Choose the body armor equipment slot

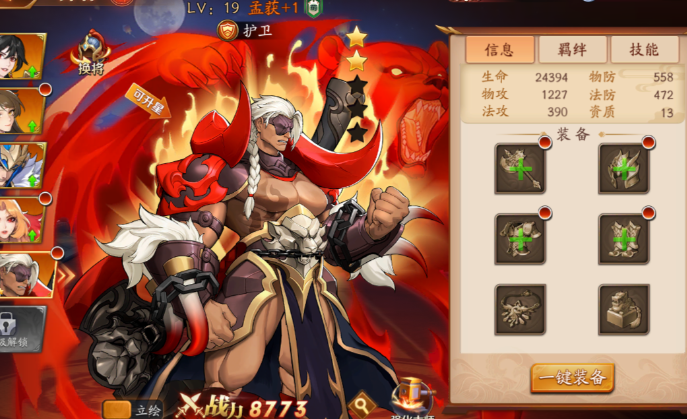520,238
